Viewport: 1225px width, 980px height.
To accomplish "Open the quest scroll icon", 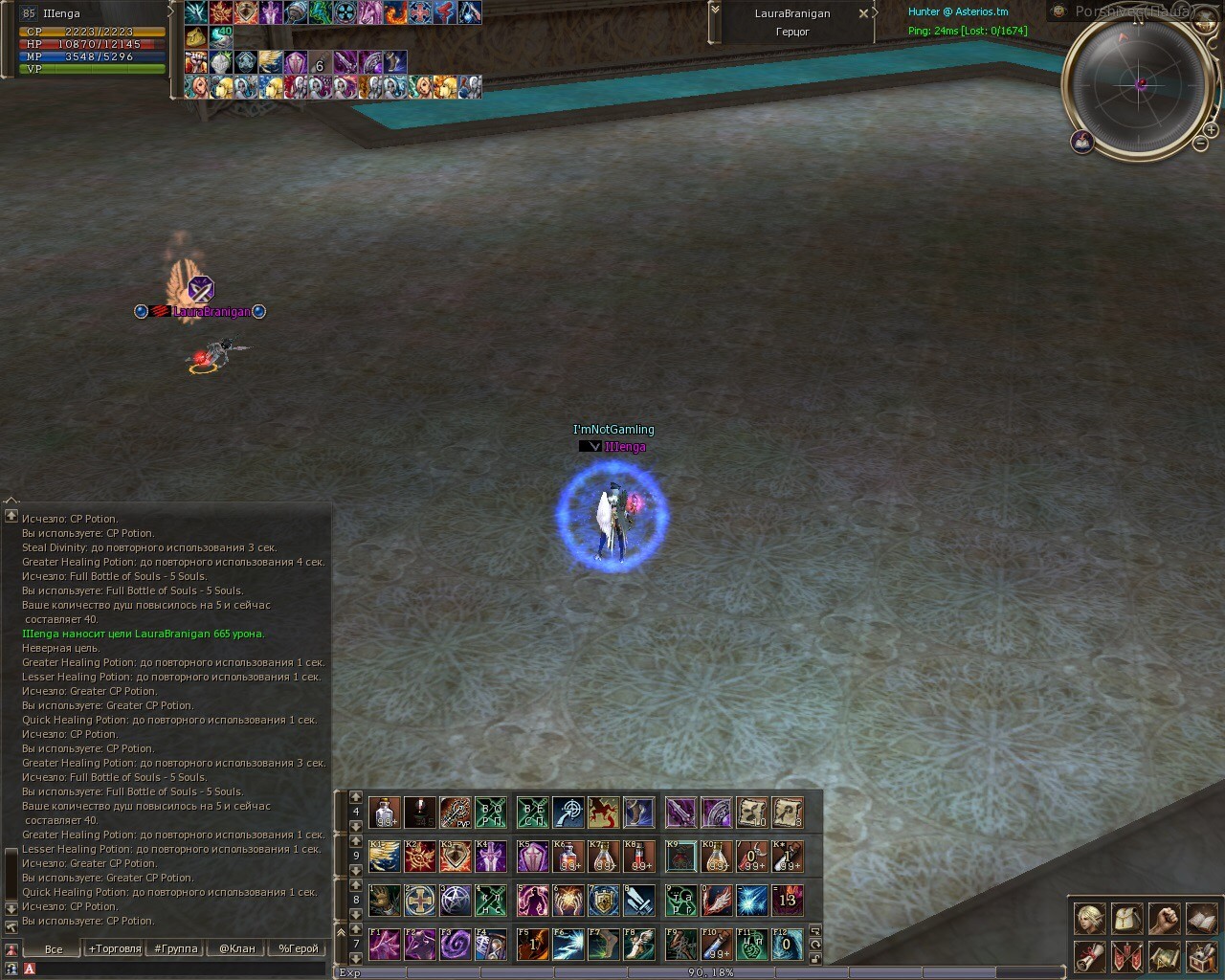I will pyautogui.click(x=1089, y=955).
